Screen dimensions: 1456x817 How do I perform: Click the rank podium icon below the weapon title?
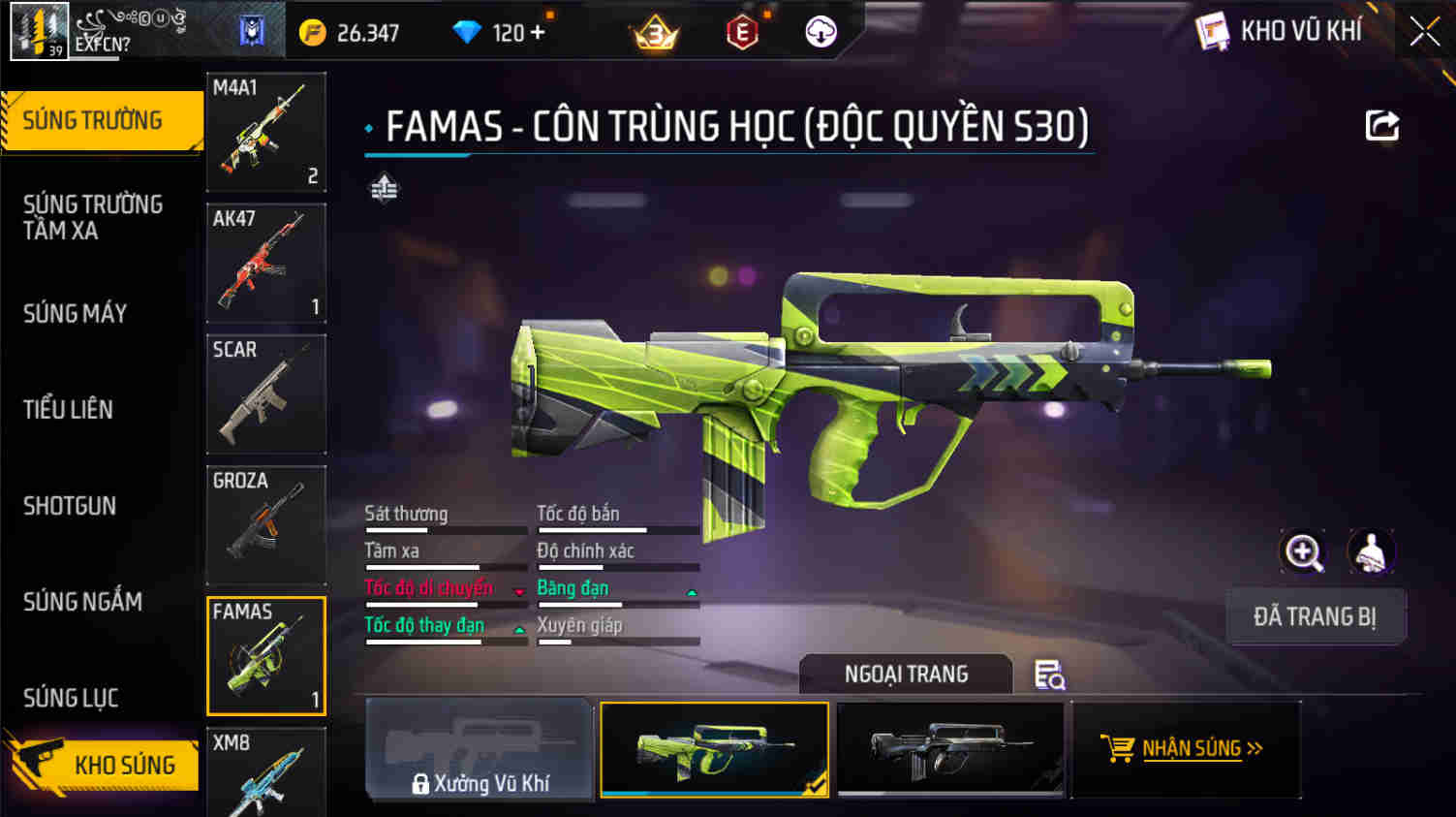click(x=382, y=187)
